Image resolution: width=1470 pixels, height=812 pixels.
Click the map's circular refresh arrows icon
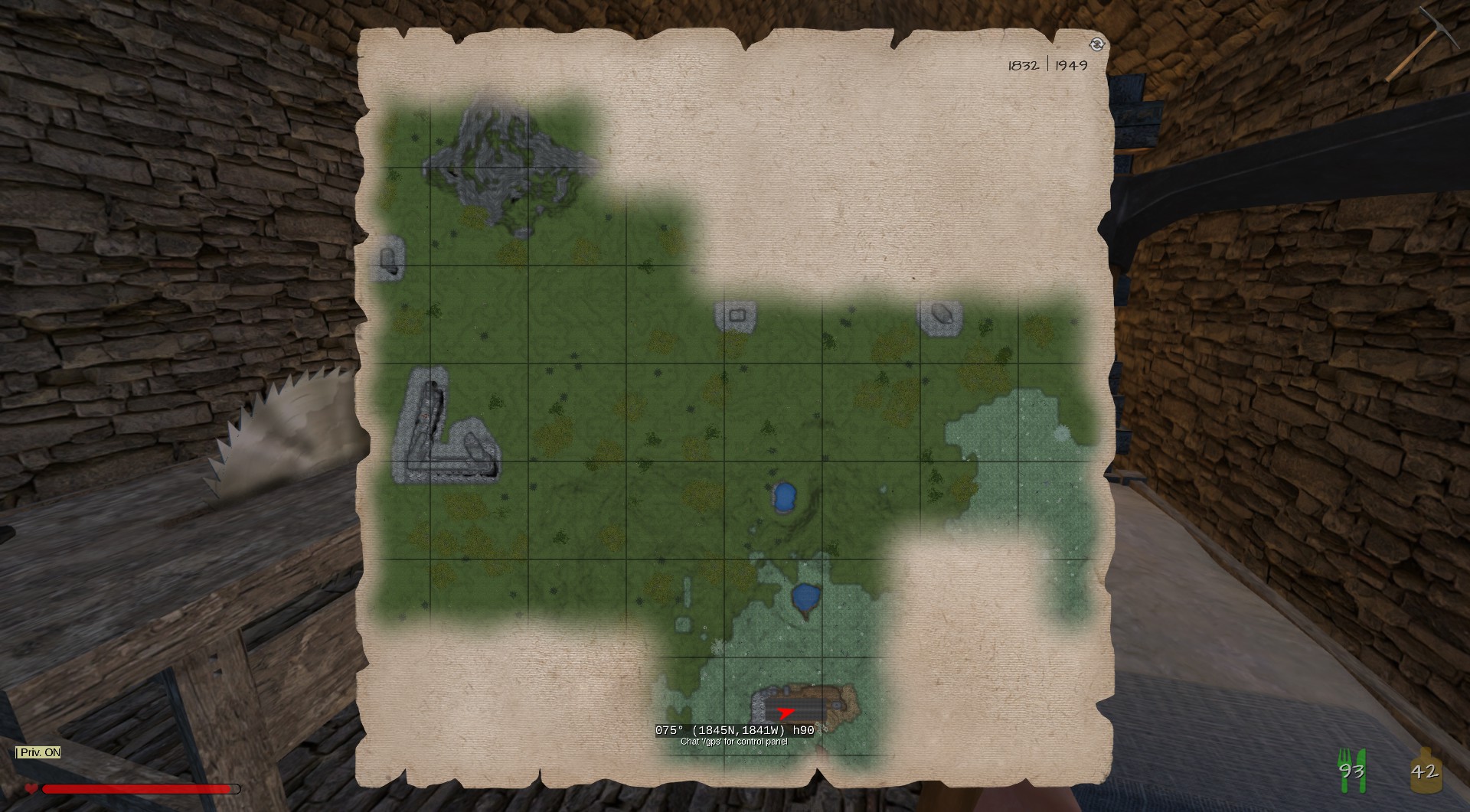click(x=1096, y=44)
